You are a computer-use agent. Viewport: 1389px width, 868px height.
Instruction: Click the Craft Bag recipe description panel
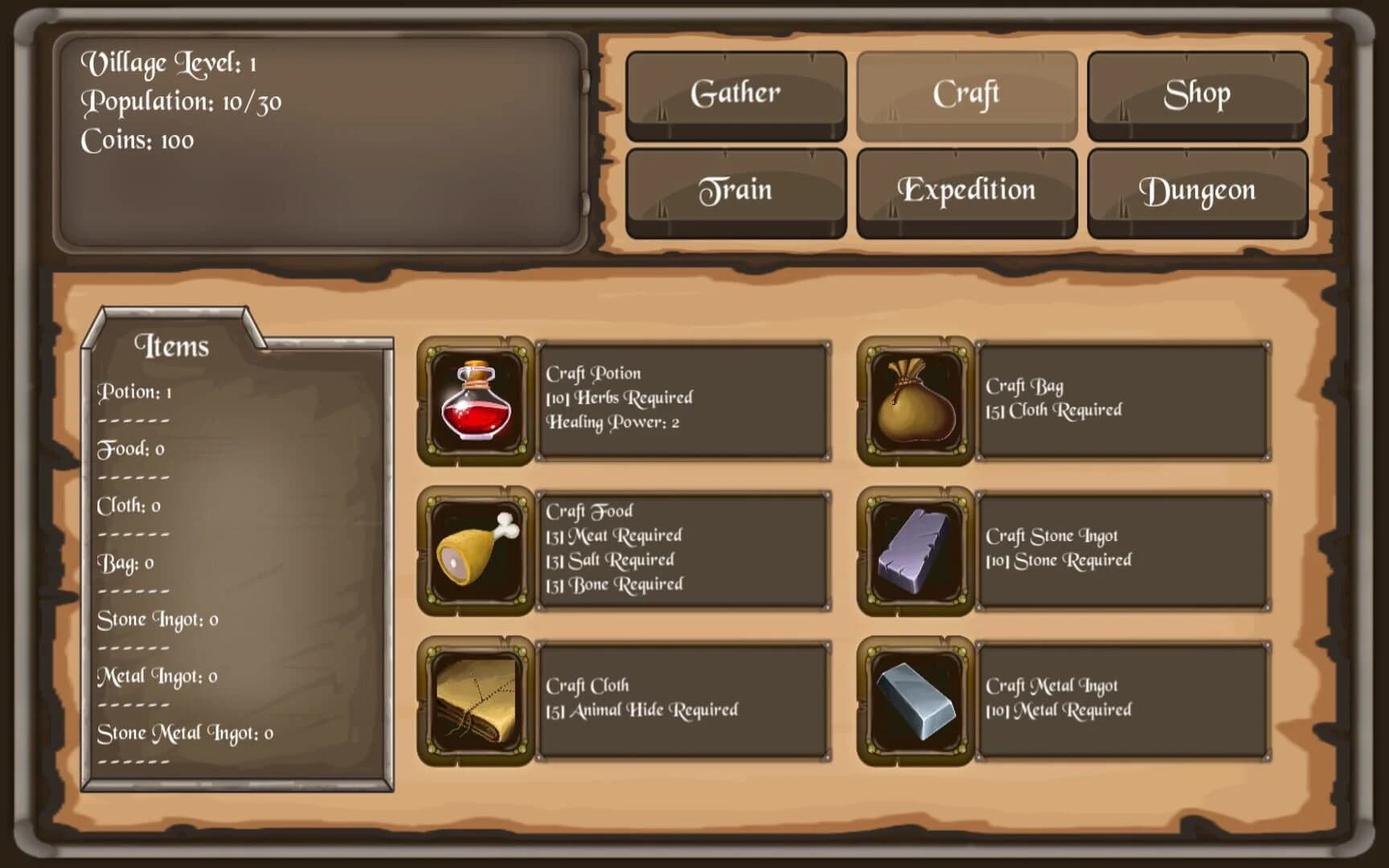1124,400
